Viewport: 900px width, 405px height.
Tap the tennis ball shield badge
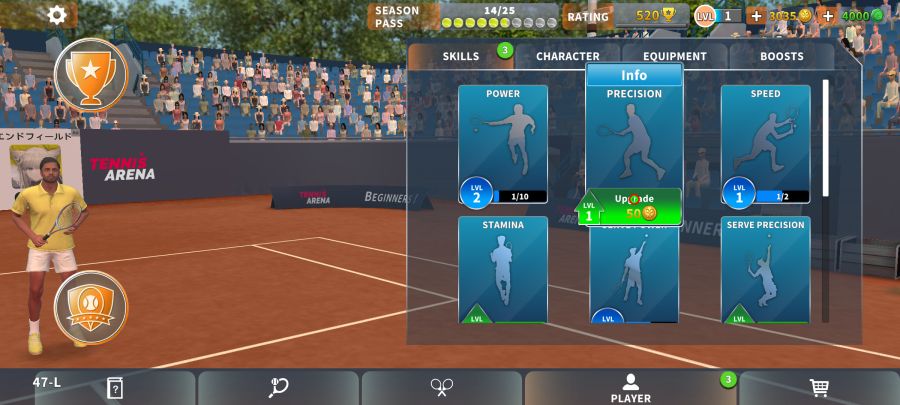coord(90,303)
